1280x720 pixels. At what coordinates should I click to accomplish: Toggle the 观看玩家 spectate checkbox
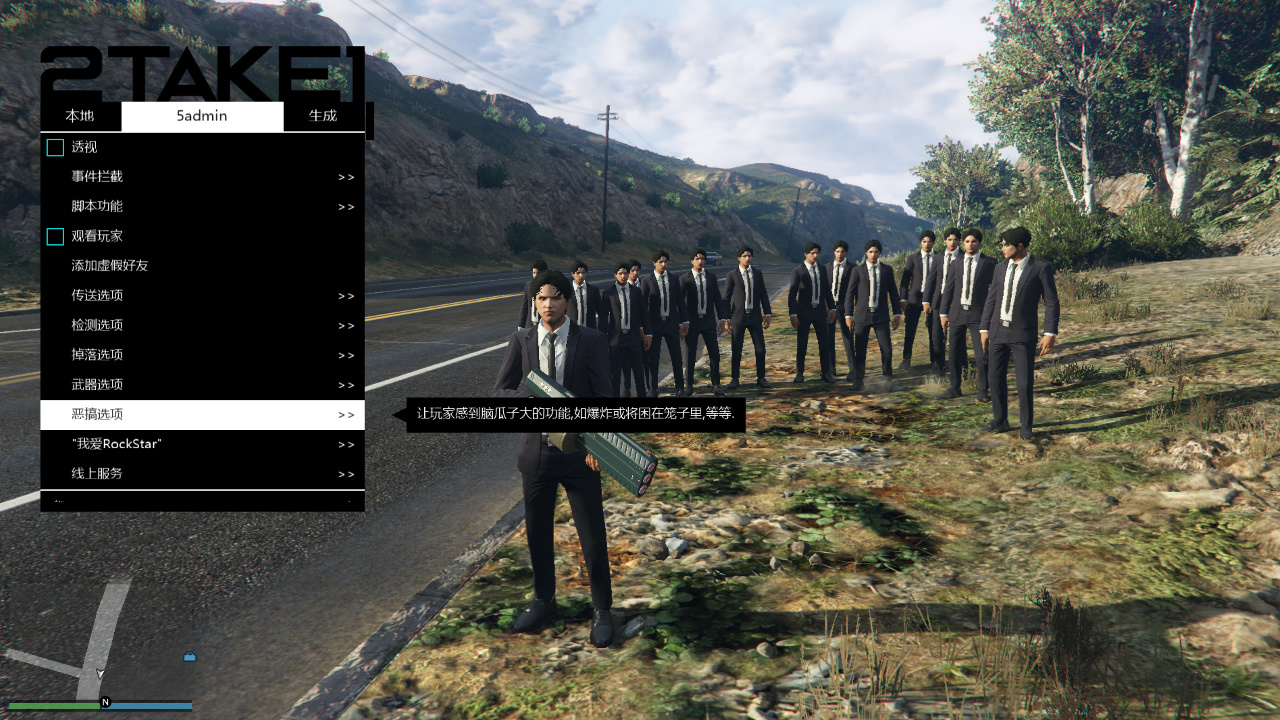tap(55, 236)
